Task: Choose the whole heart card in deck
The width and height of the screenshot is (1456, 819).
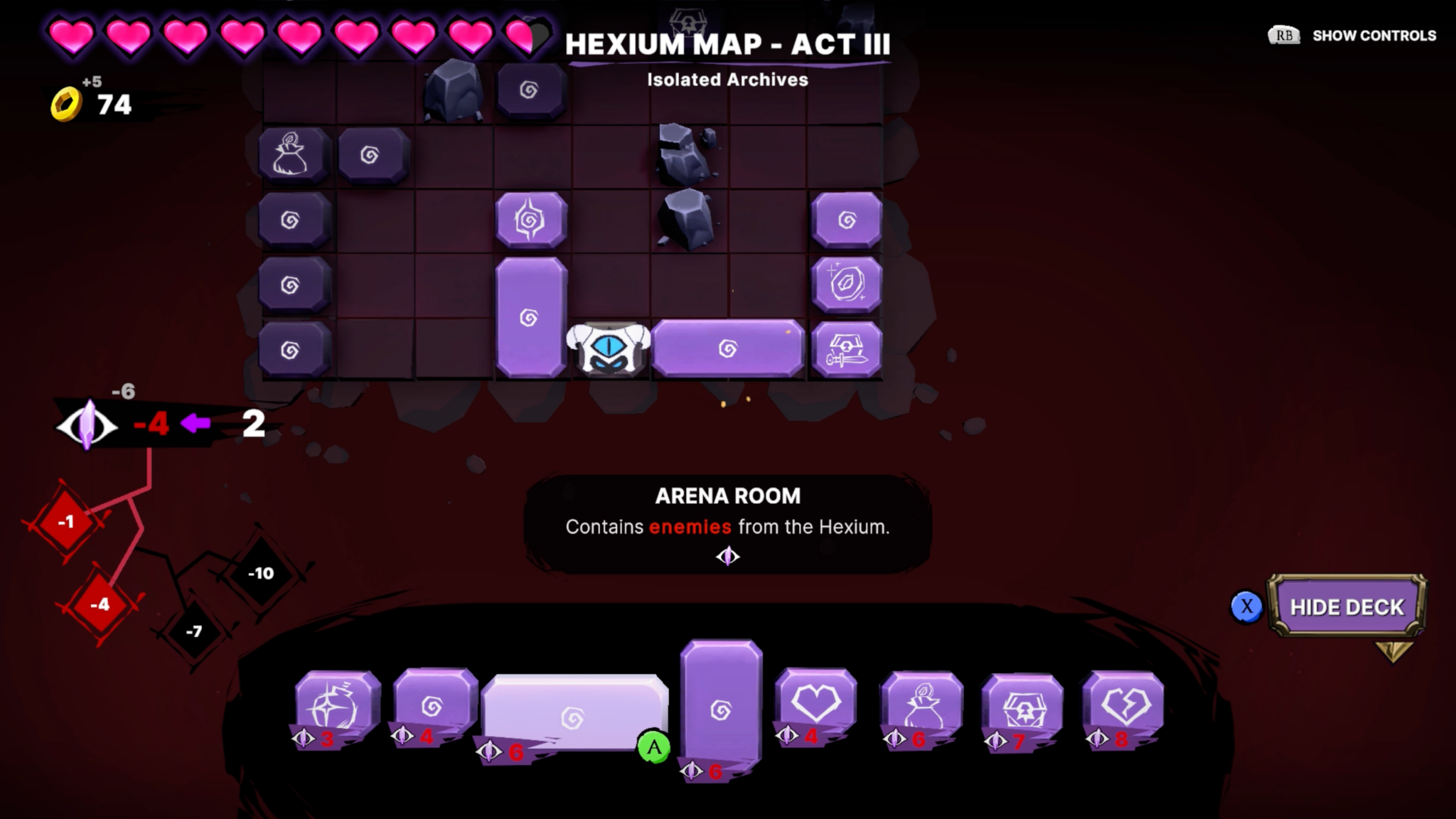Action: point(815,704)
